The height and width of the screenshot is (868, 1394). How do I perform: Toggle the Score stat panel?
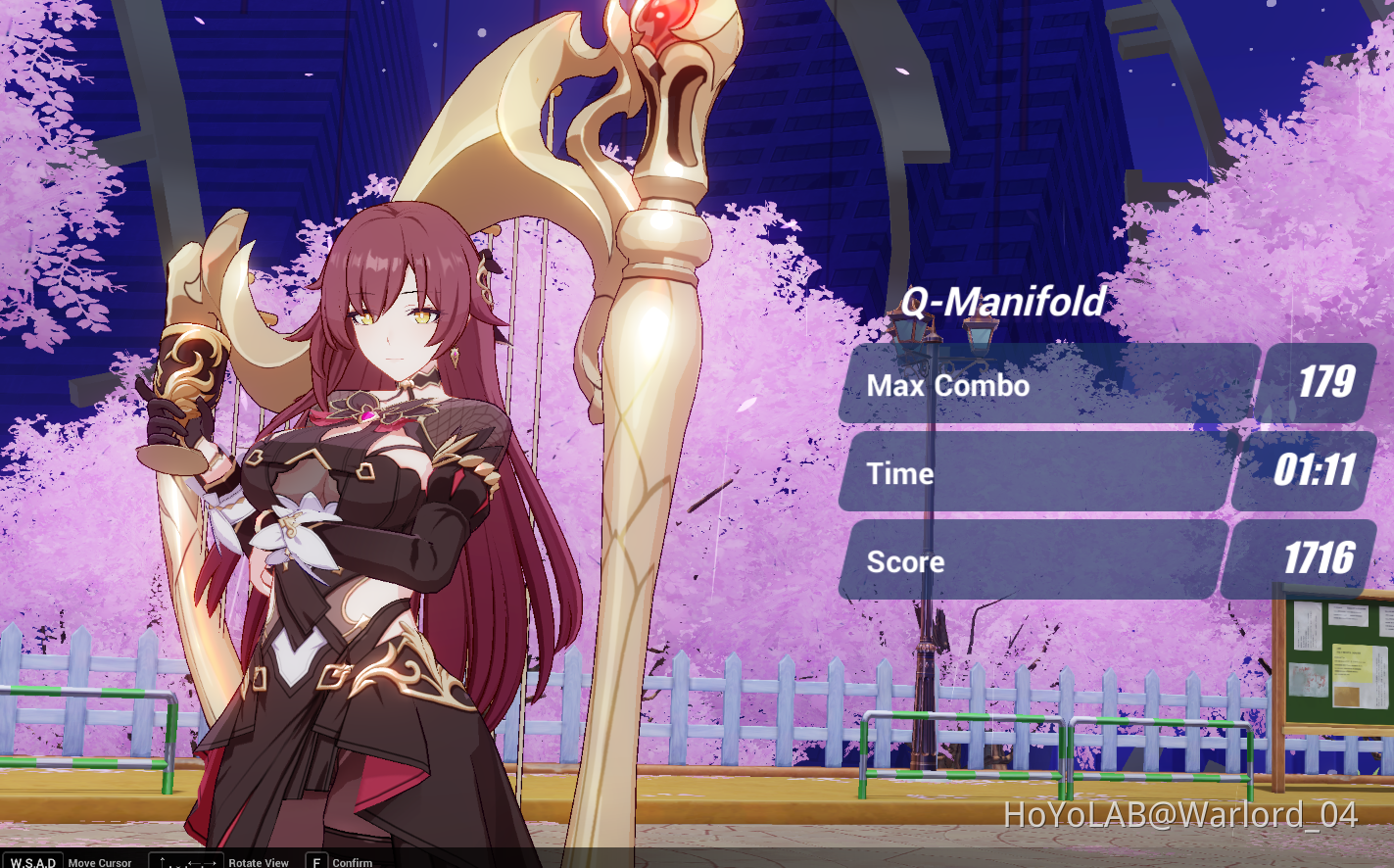1029,561
